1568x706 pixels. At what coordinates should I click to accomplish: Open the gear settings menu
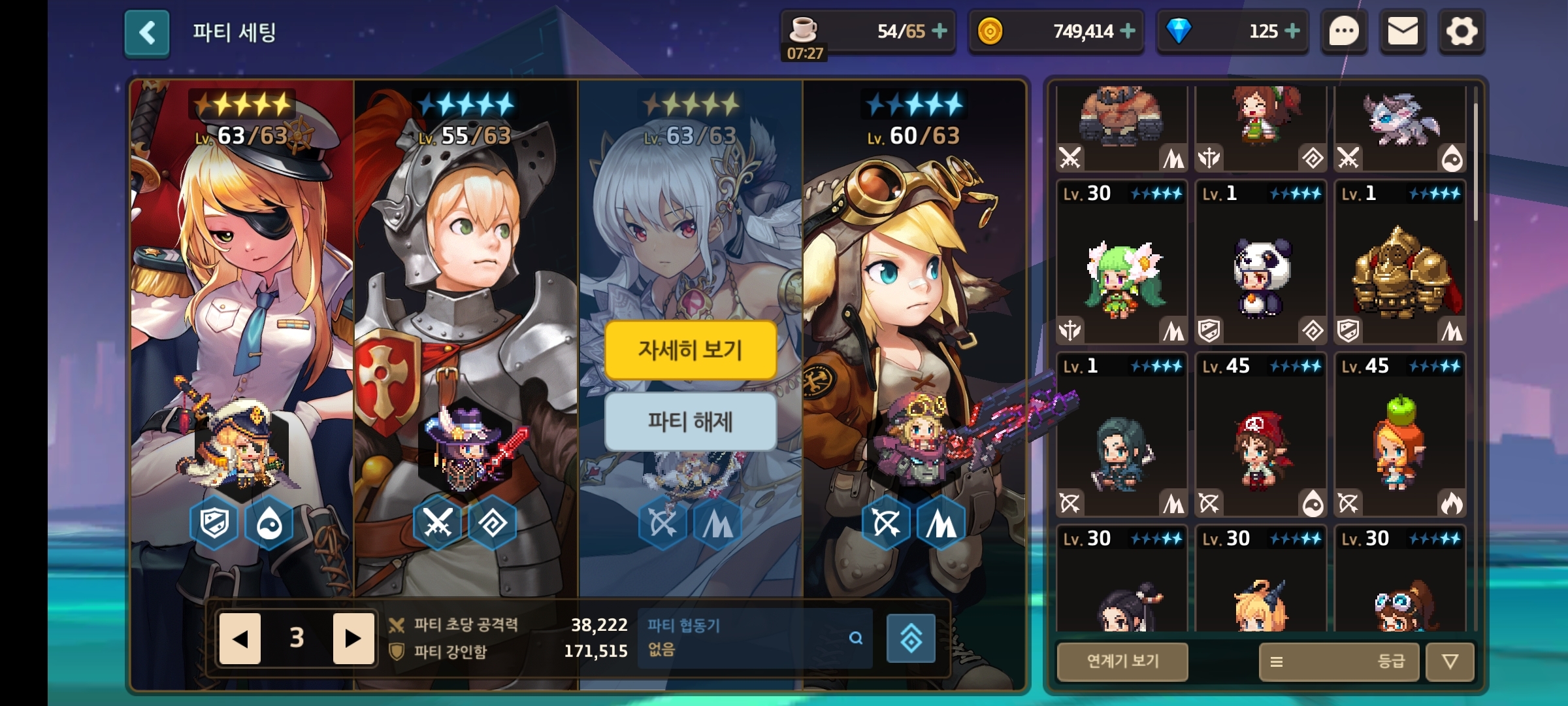click(x=1462, y=31)
